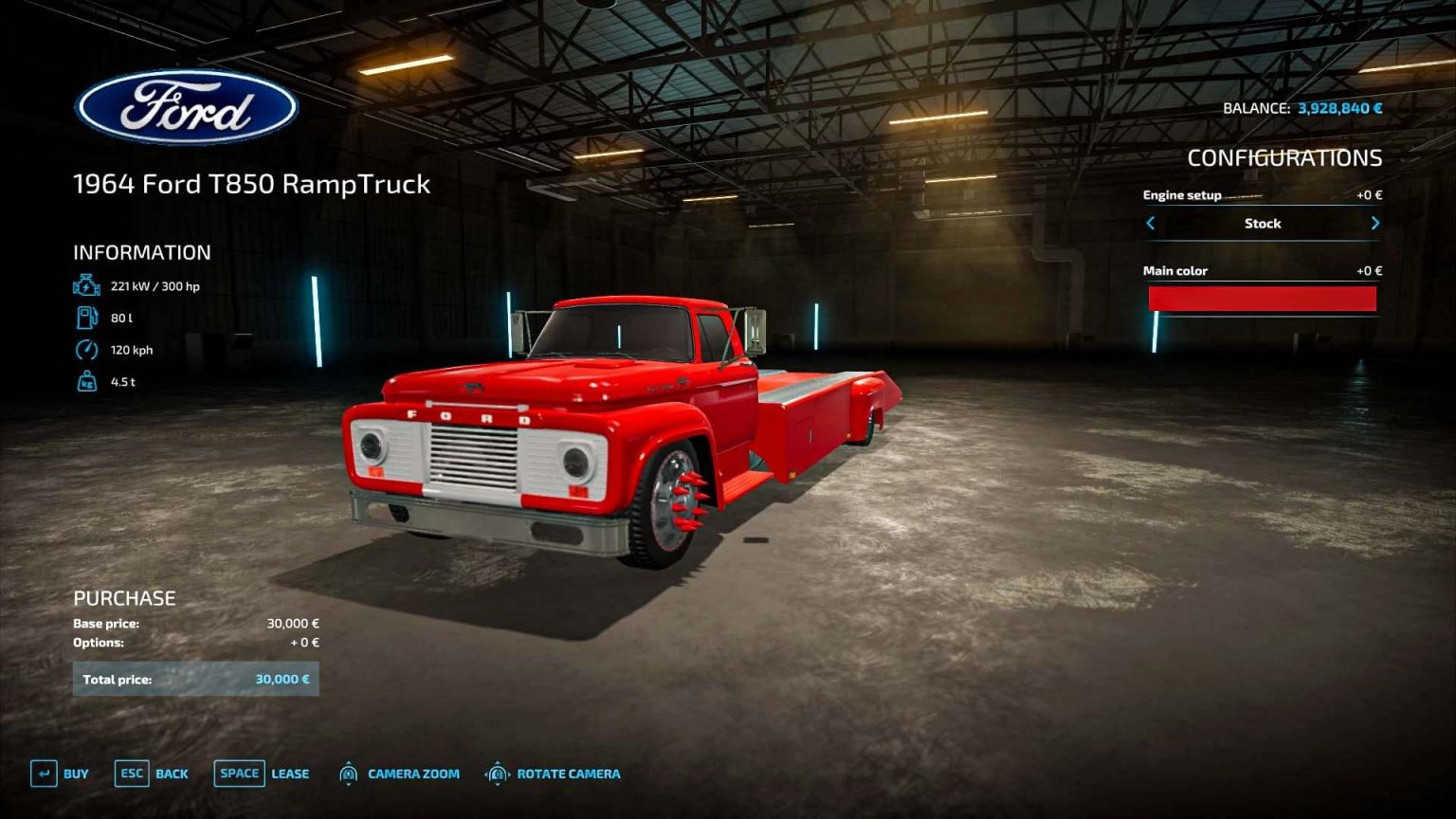This screenshot has height=819, width=1456.
Task: Select the fuel capacity icon next to 80 l
Action: click(86, 317)
